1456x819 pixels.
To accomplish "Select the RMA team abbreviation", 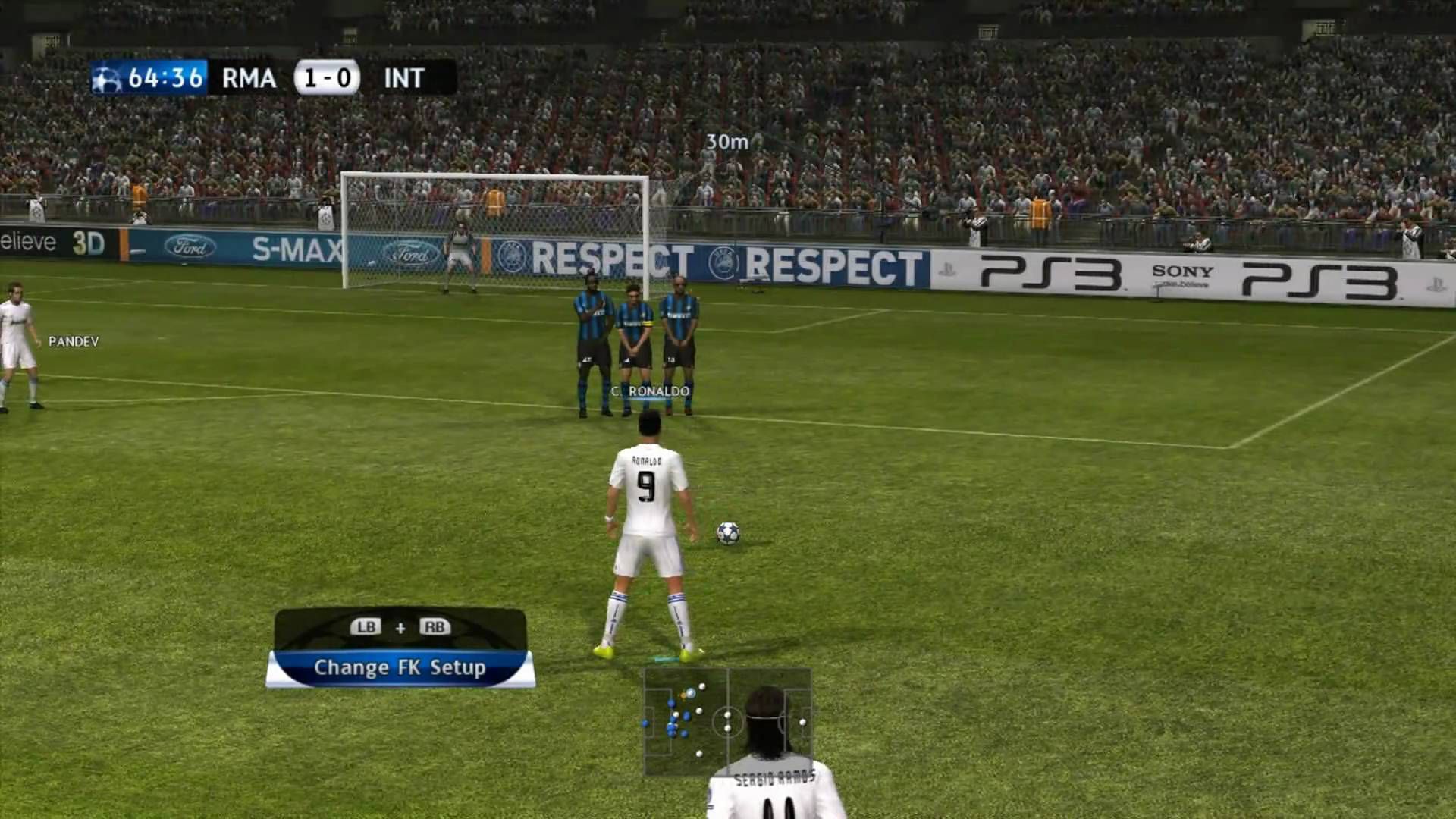I will pyautogui.click(x=247, y=78).
